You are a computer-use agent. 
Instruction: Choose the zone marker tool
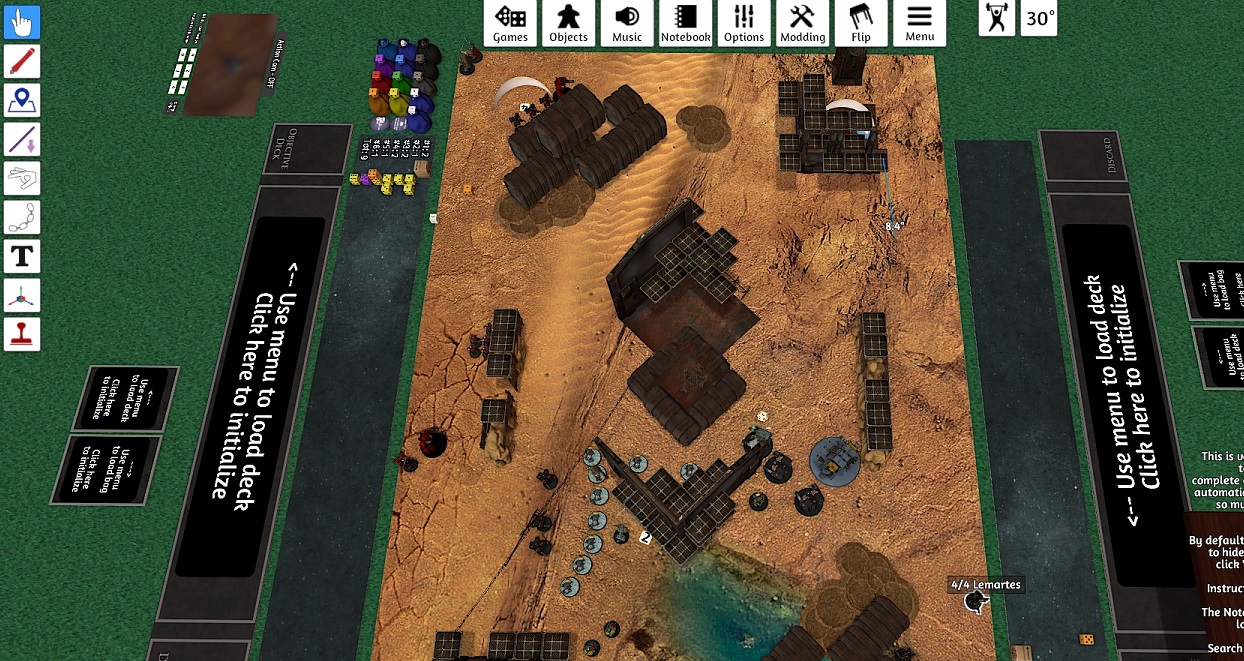click(22, 101)
